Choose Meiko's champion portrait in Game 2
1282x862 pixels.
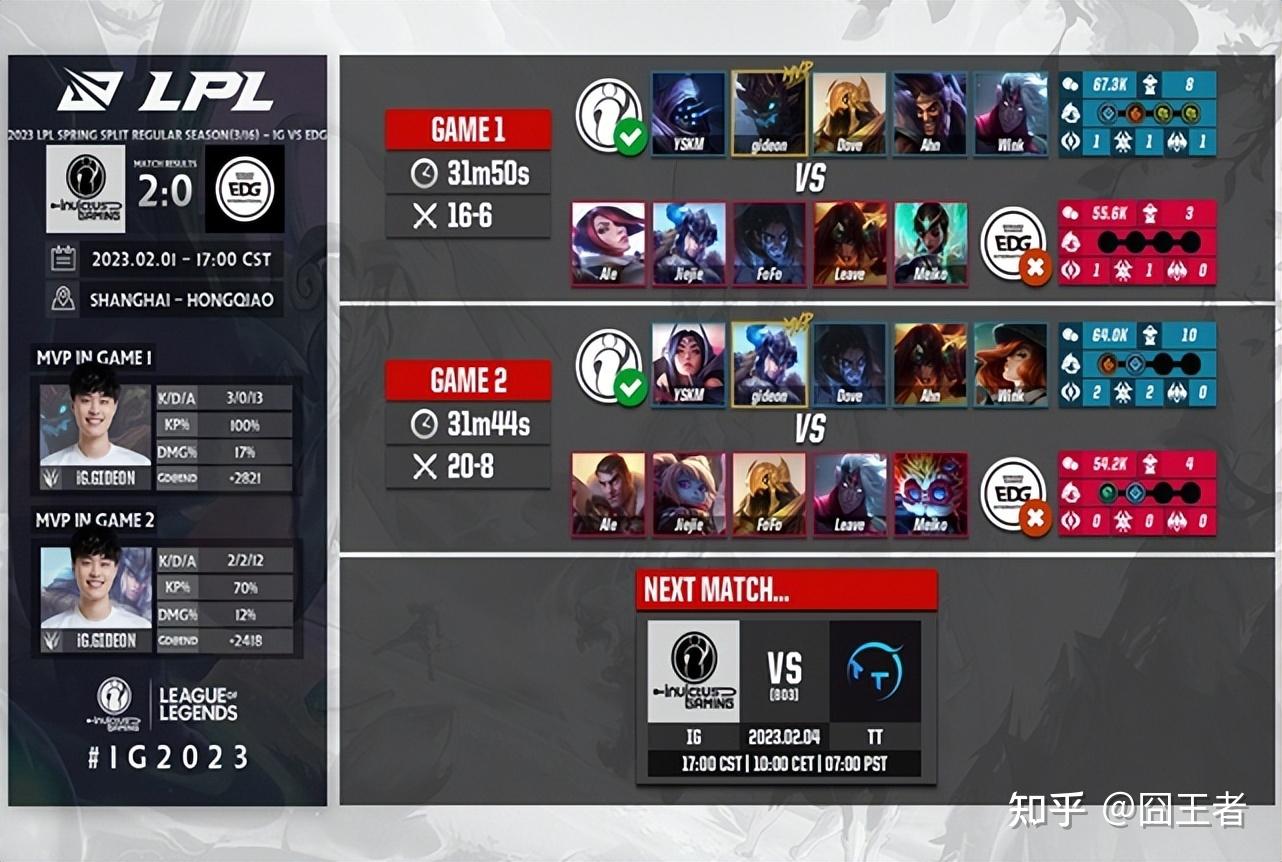(930, 493)
